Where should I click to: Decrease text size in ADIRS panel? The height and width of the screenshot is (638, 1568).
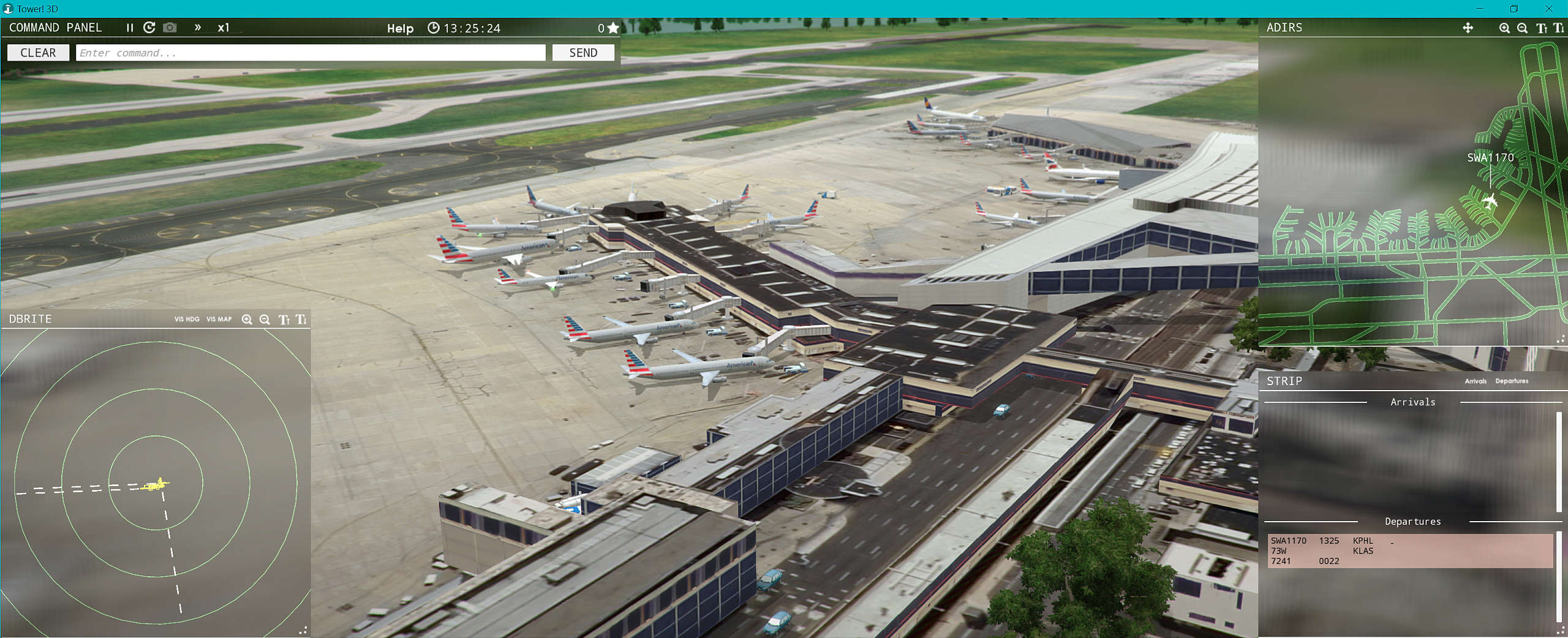coord(1559,28)
